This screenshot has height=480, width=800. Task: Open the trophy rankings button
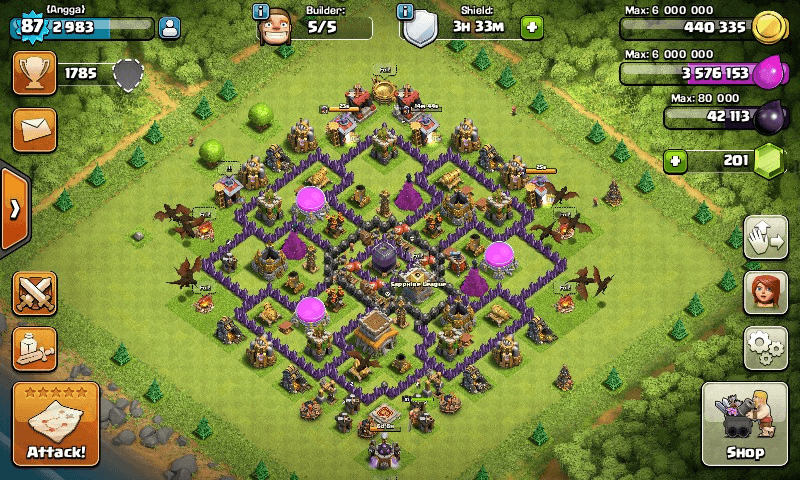[34, 73]
